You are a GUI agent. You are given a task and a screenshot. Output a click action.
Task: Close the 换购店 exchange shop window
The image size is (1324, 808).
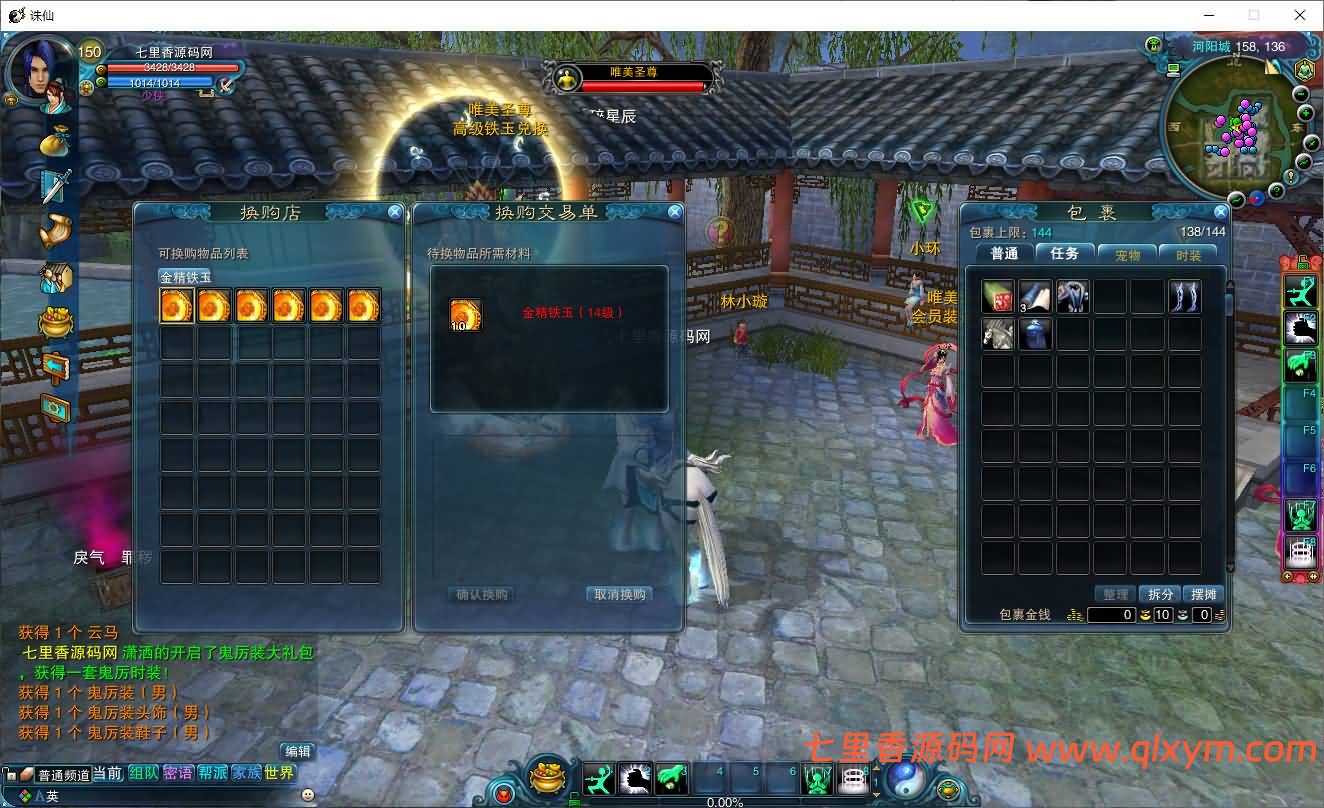(x=395, y=212)
